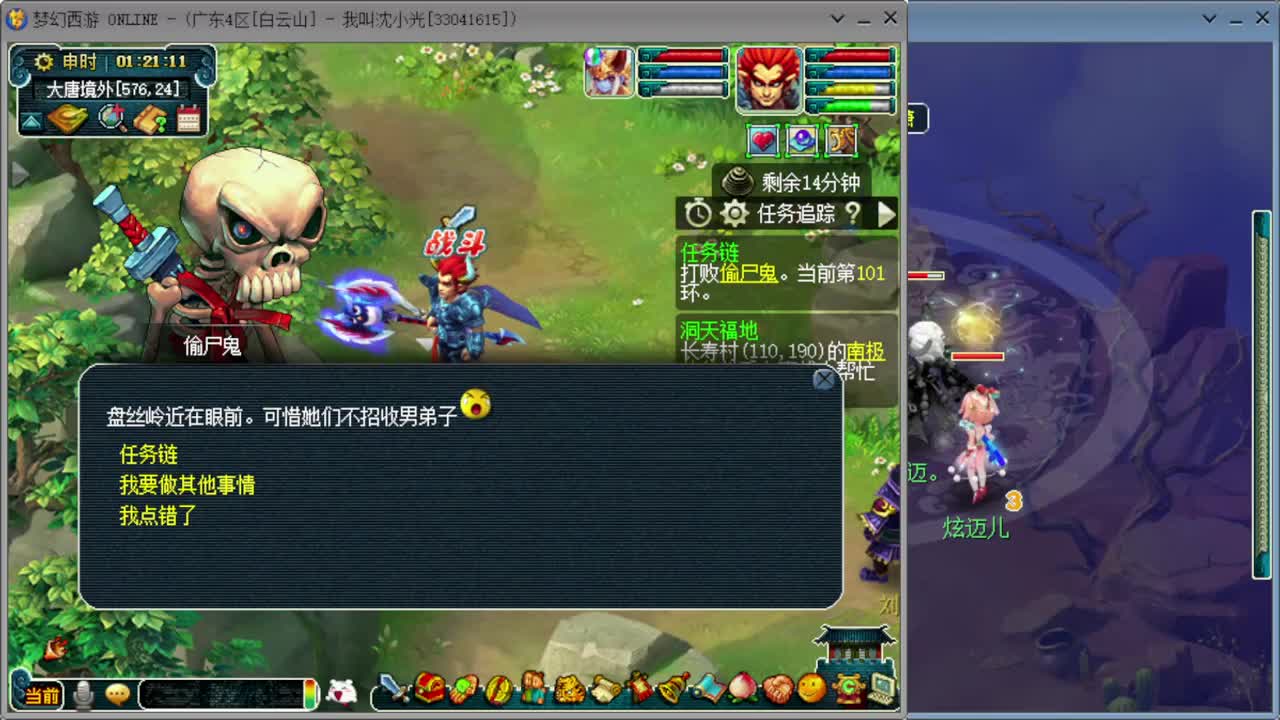The height and width of the screenshot is (720, 1280).
Task: Click the gear icon beside 任务追踪
Action: click(735, 213)
